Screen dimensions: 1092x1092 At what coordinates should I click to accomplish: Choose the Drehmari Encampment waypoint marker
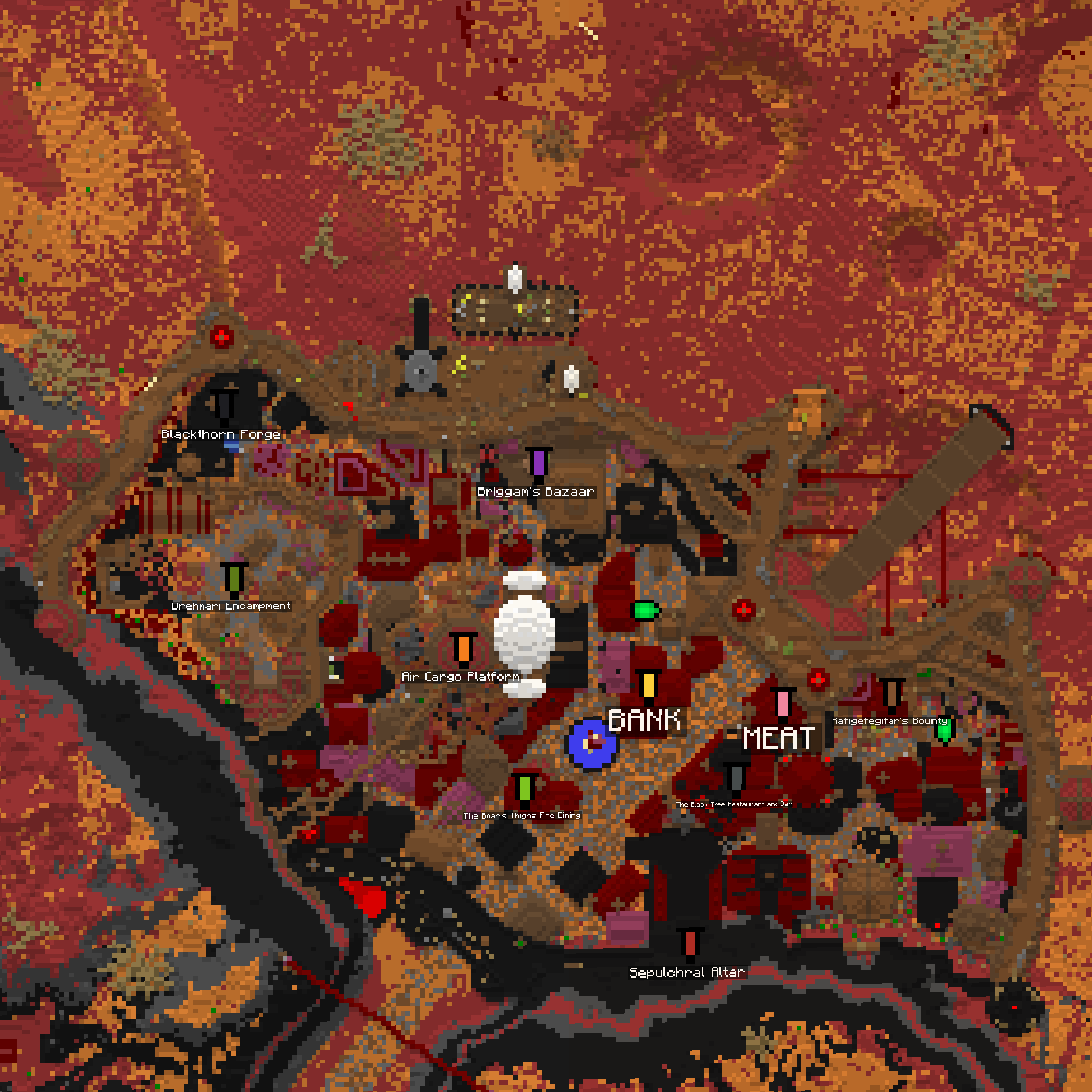[x=233, y=577]
